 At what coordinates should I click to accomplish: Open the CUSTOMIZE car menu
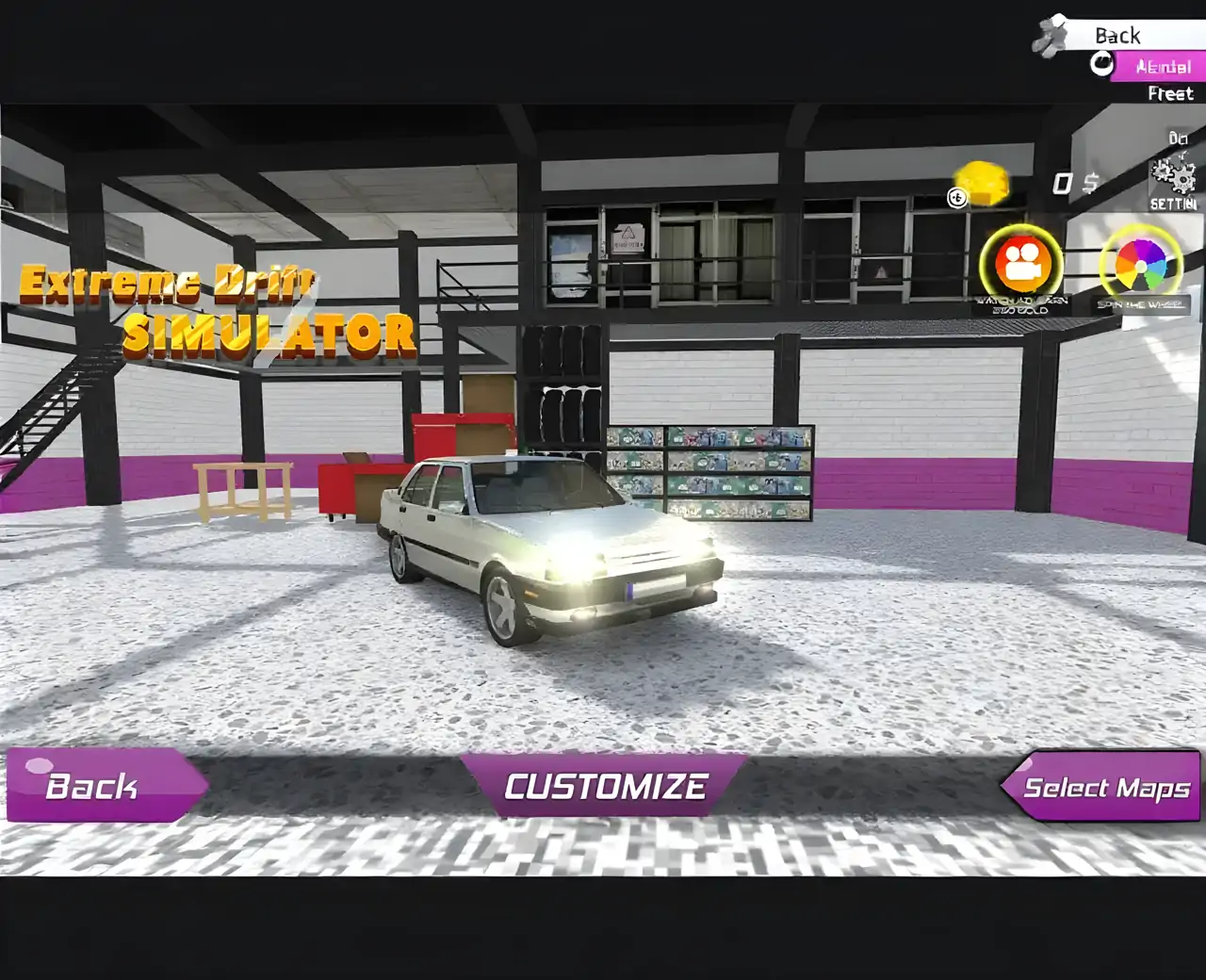tap(604, 786)
